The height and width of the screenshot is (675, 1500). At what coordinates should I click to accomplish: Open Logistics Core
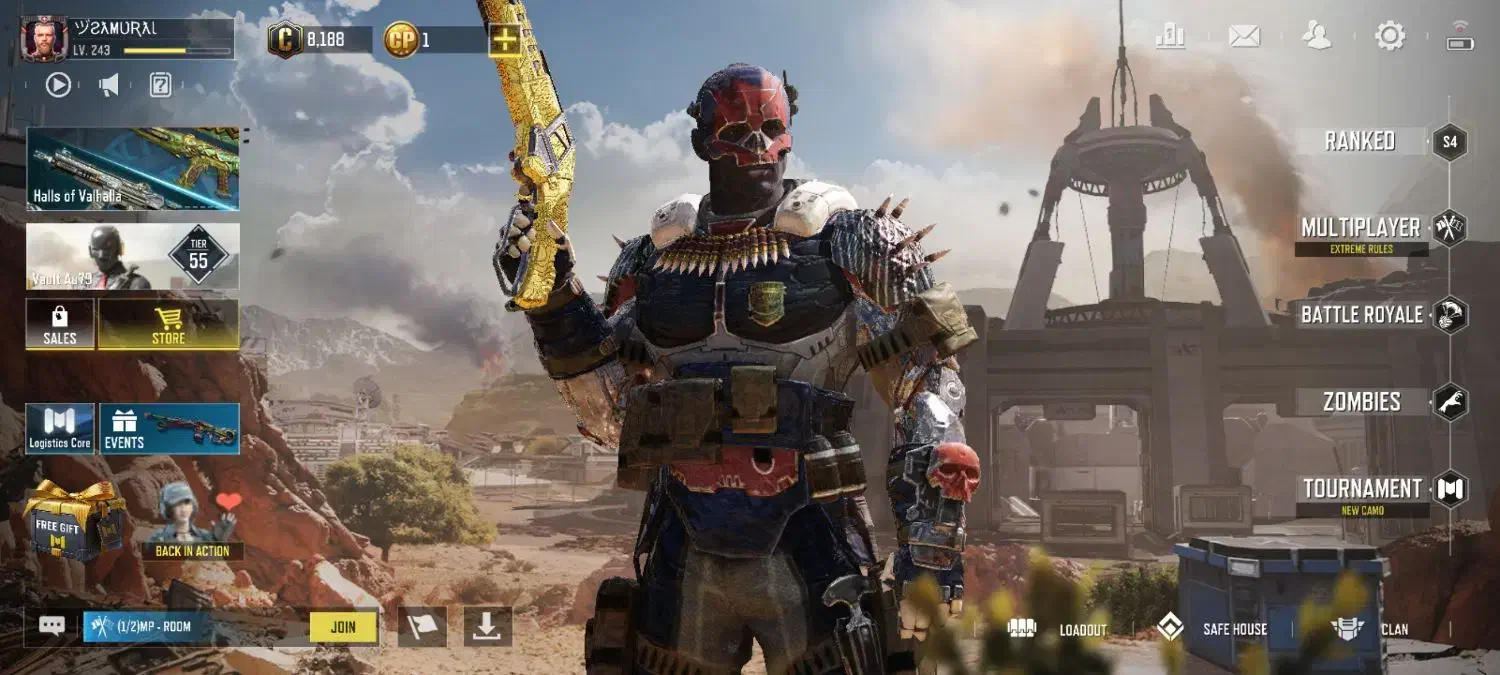[60, 429]
